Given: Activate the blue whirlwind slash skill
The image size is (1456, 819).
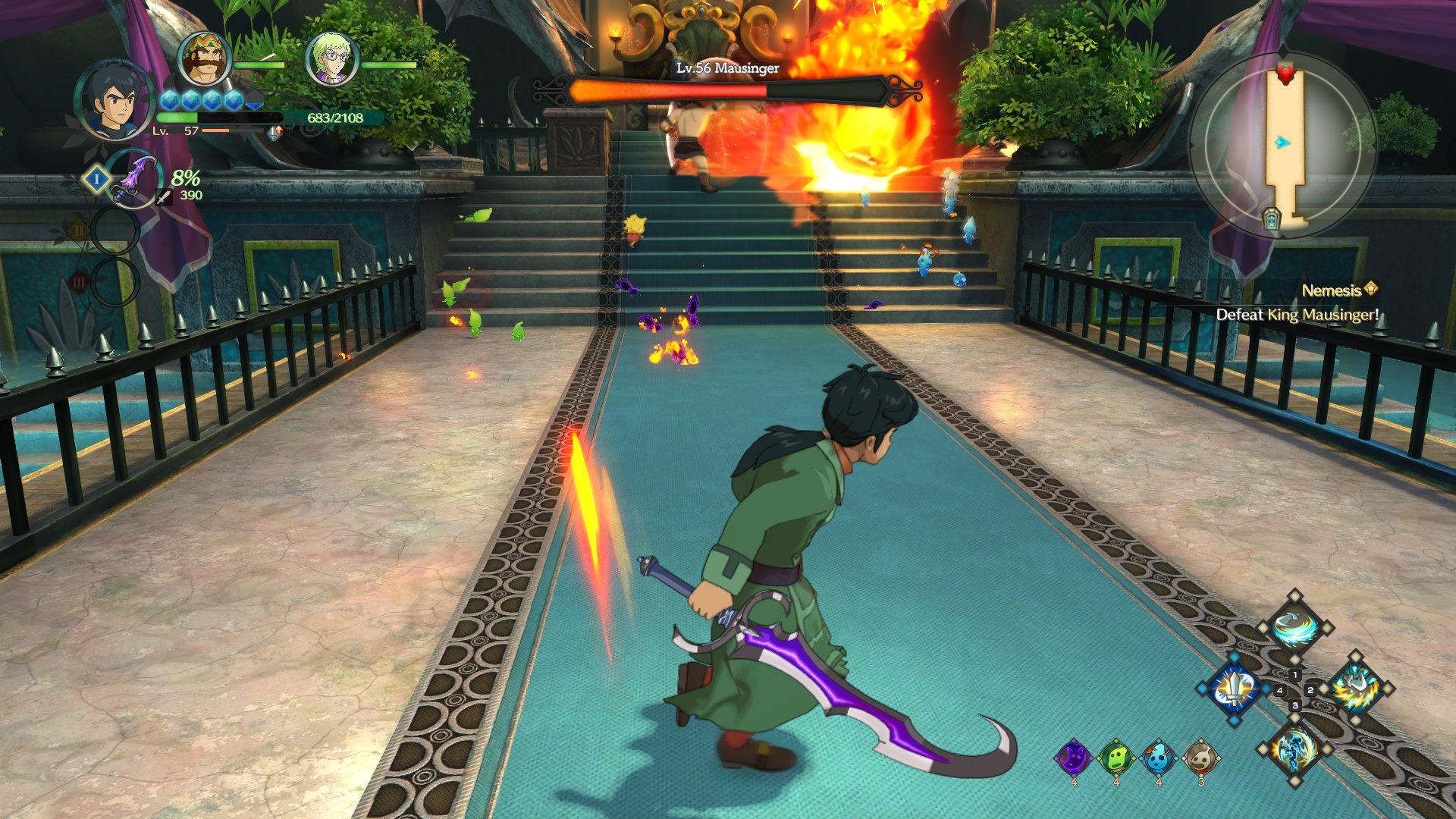Looking at the screenshot, I should coord(1294,627).
